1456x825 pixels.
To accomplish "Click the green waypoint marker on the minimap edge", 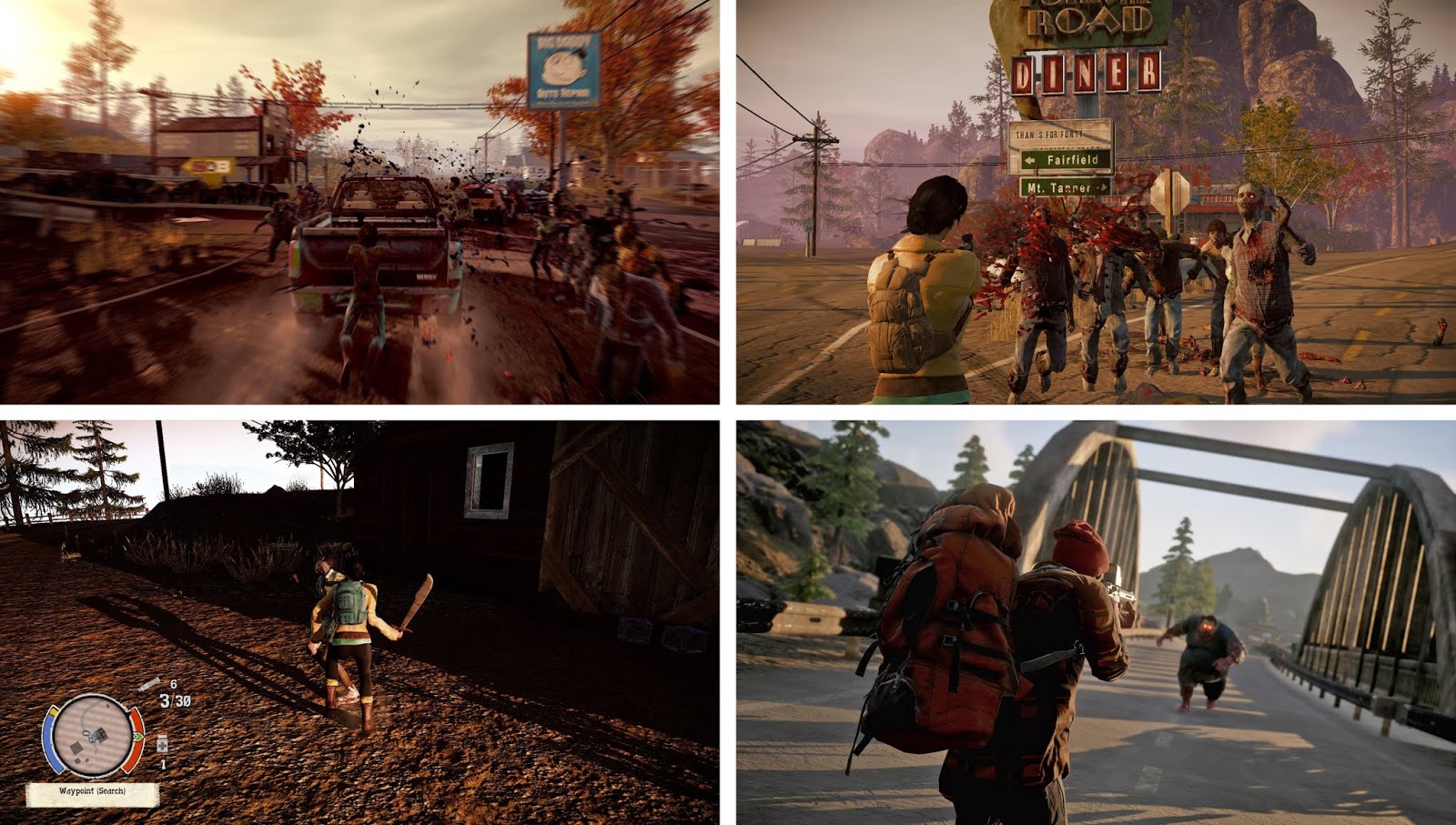I will click(x=139, y=736).
